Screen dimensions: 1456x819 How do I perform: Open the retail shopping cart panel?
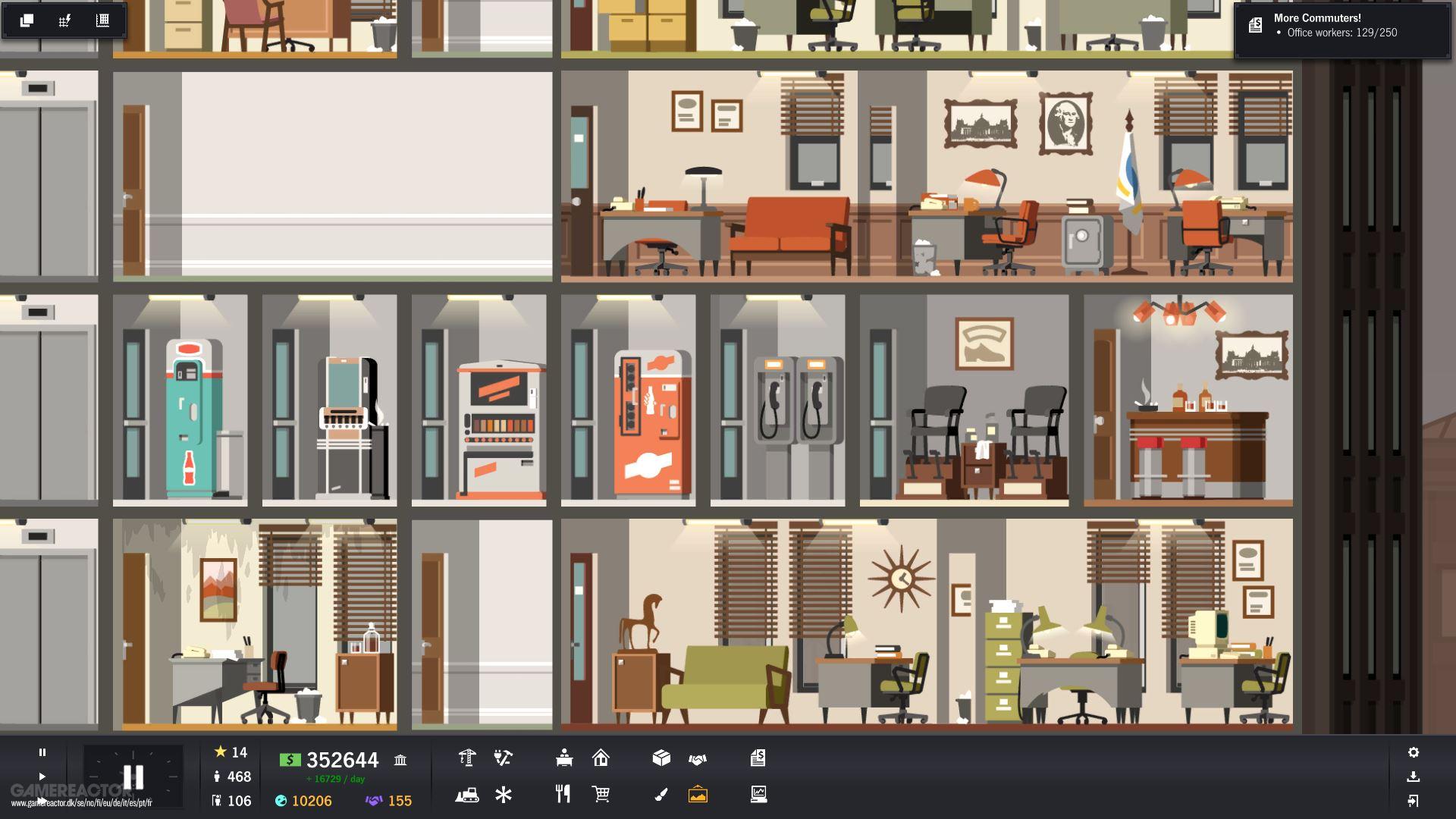[x=601, y=795]
